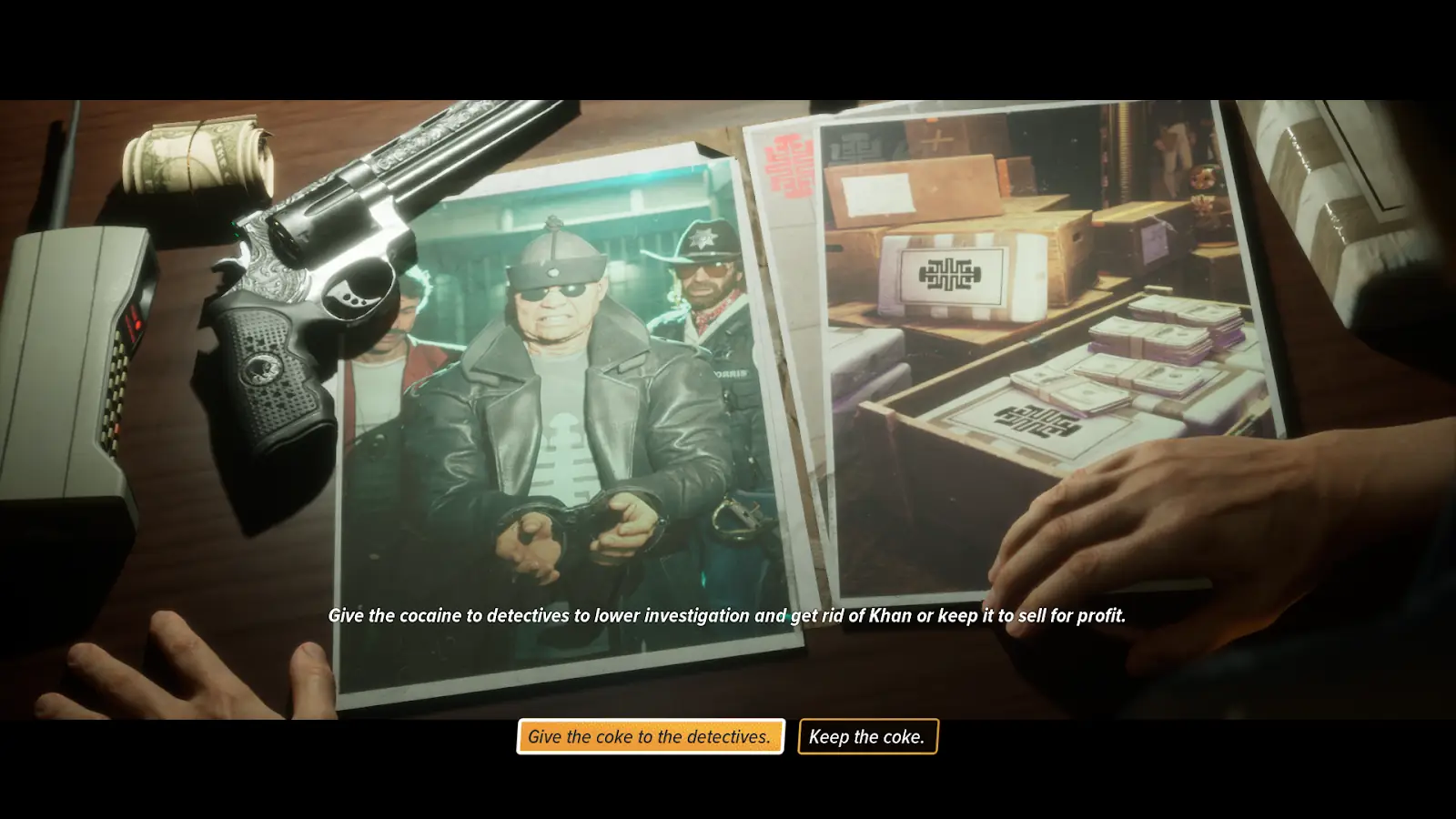The width and height of the screenshot is (1456, 819).
Task: Select the 'Keep the coke.' option
Action: 867,737
